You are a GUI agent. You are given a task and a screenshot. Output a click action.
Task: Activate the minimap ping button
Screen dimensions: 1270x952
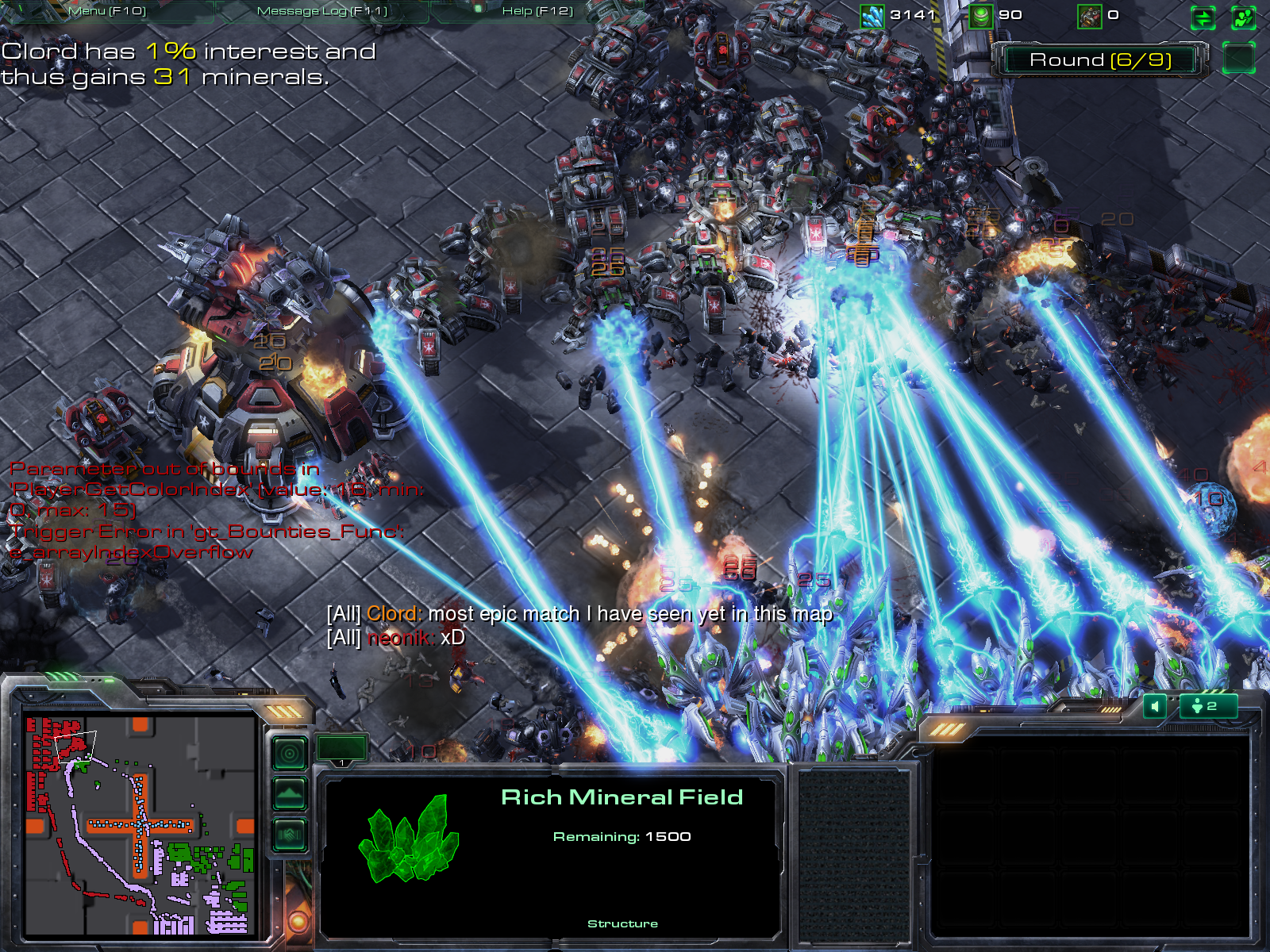coord(290,753)
